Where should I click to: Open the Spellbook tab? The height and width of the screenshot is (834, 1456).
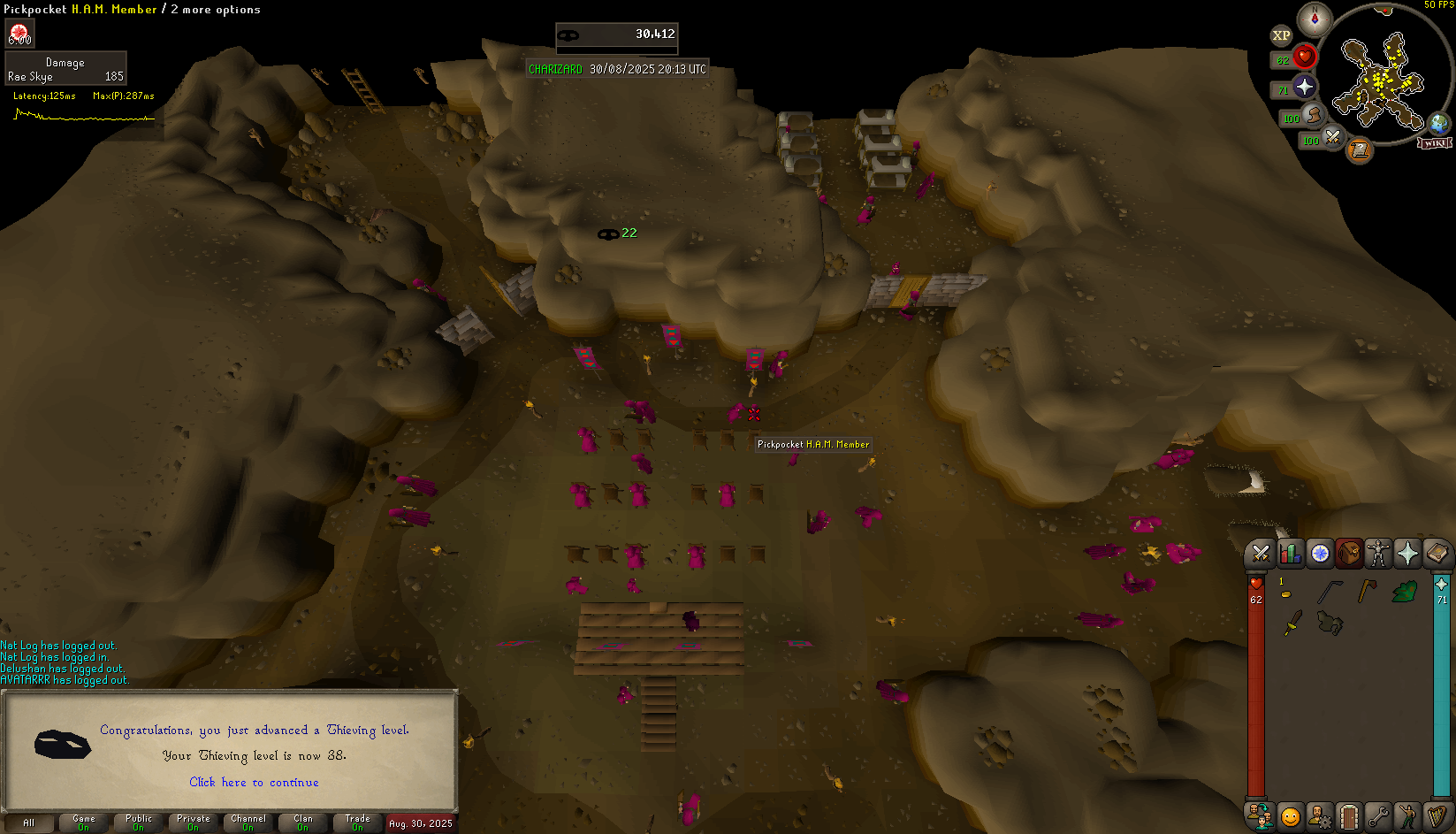1437,554
